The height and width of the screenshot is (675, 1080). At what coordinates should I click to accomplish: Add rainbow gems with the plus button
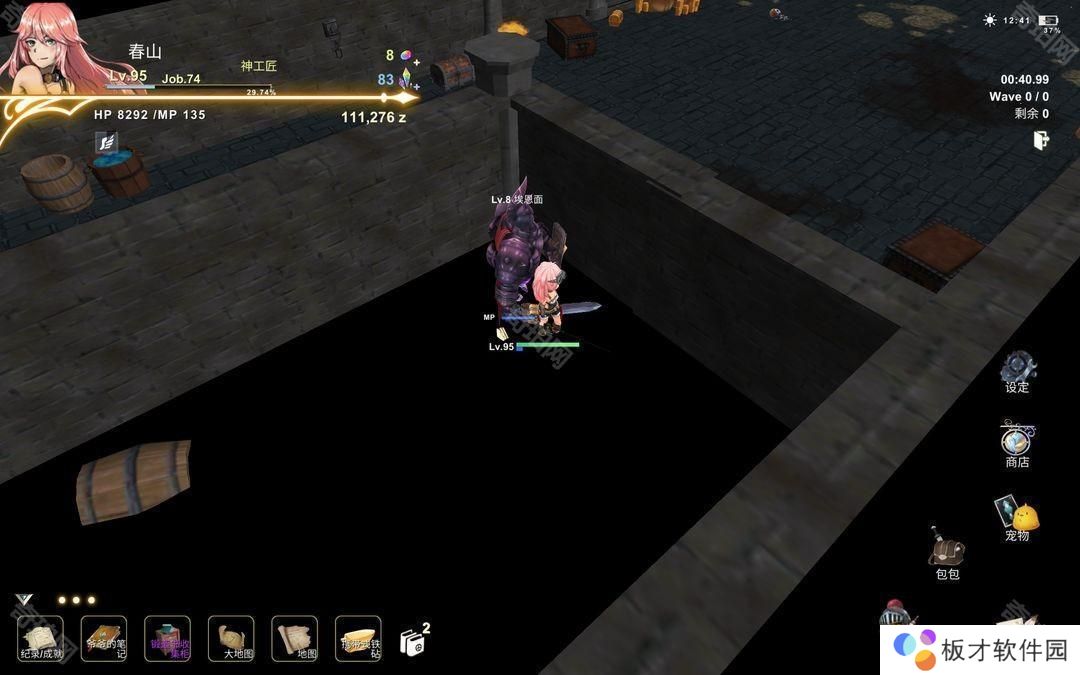(416, 62)
